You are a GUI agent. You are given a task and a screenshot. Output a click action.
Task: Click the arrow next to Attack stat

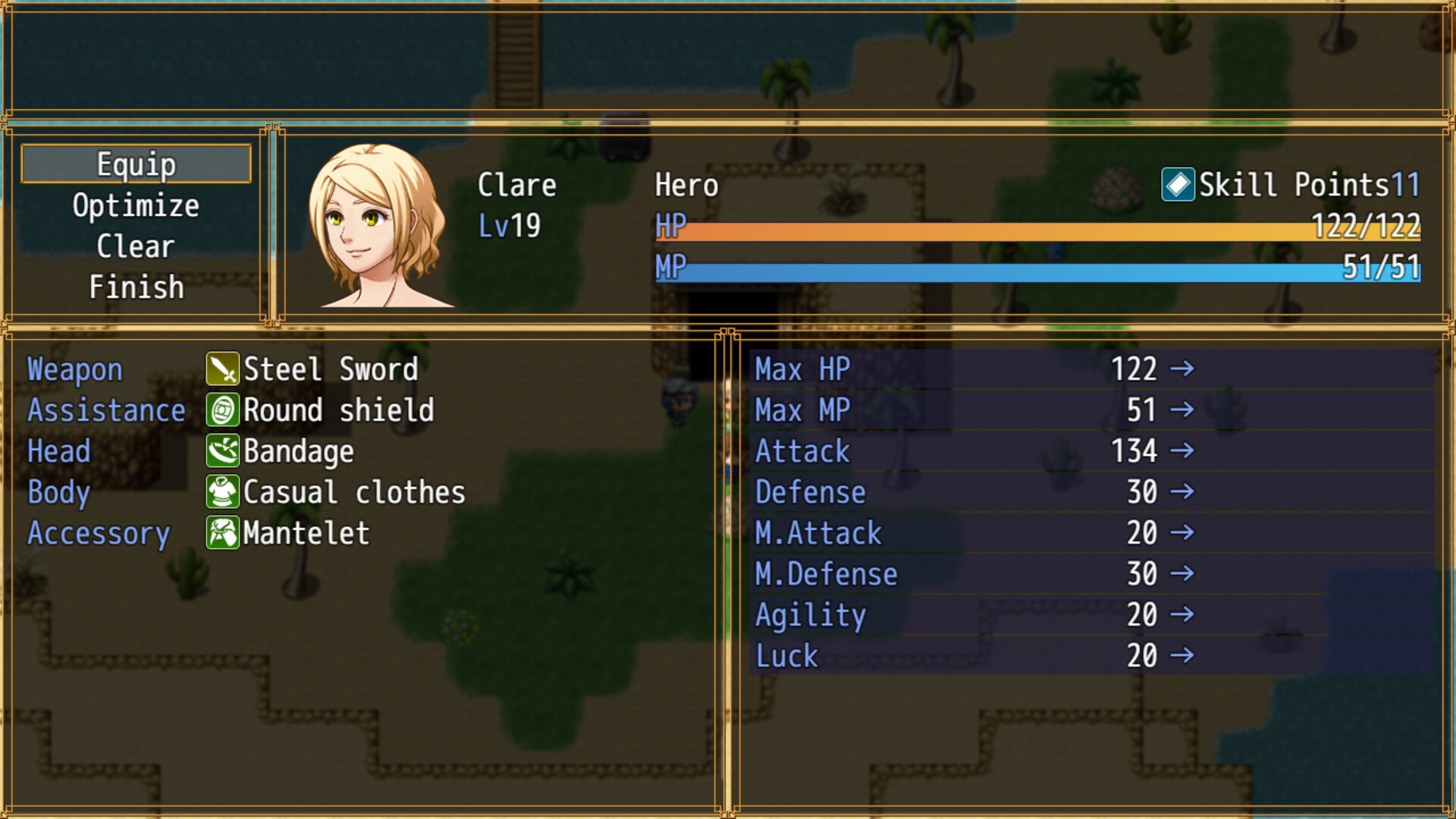pyautogui.click(x=1183, y=451)
